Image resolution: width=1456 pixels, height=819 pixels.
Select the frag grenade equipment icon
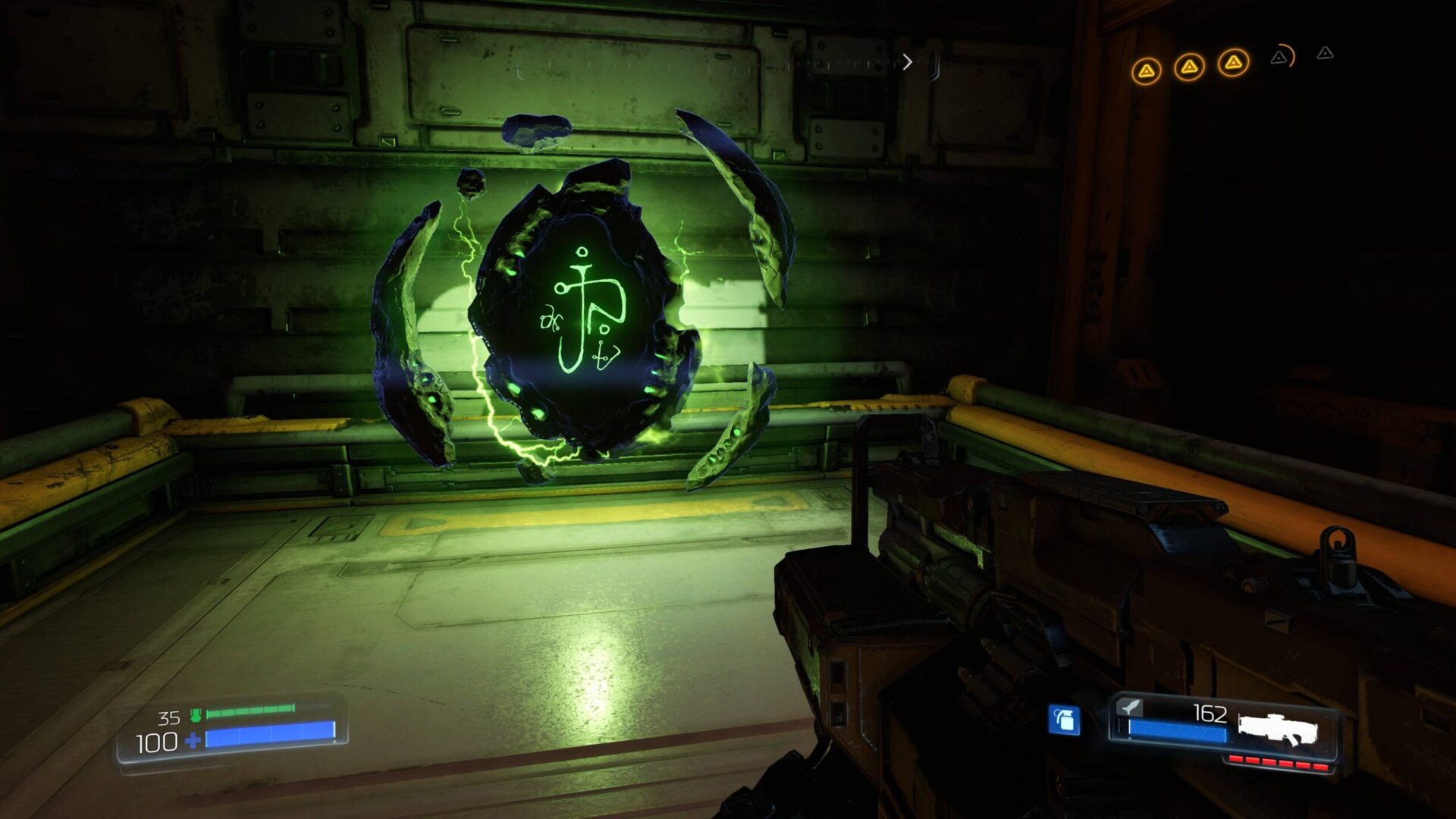coord(1064,720)
